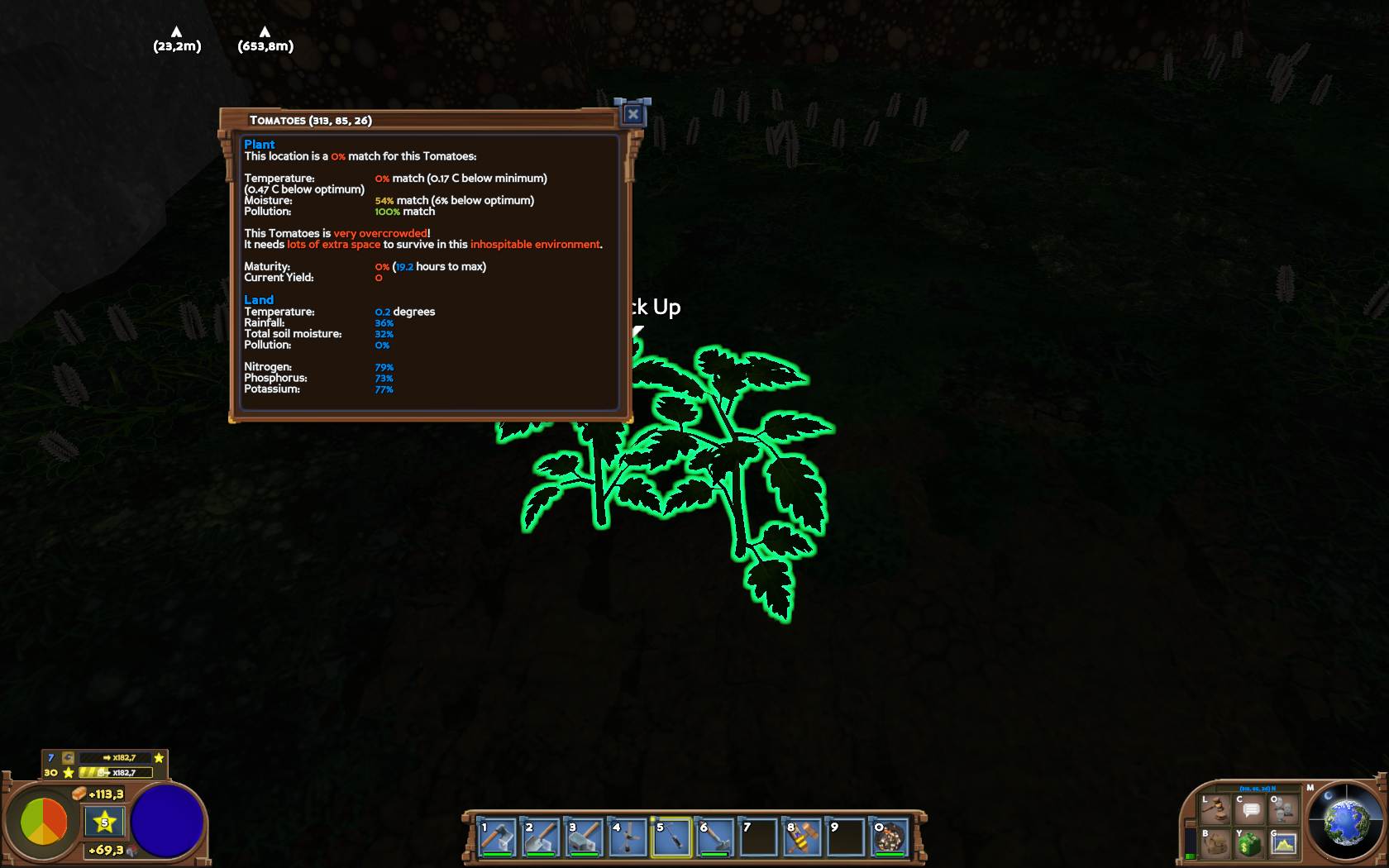This screenshot has height=868, width=1389.
Task: Click the yellow XP progress bar
Action: pos(115,772)
